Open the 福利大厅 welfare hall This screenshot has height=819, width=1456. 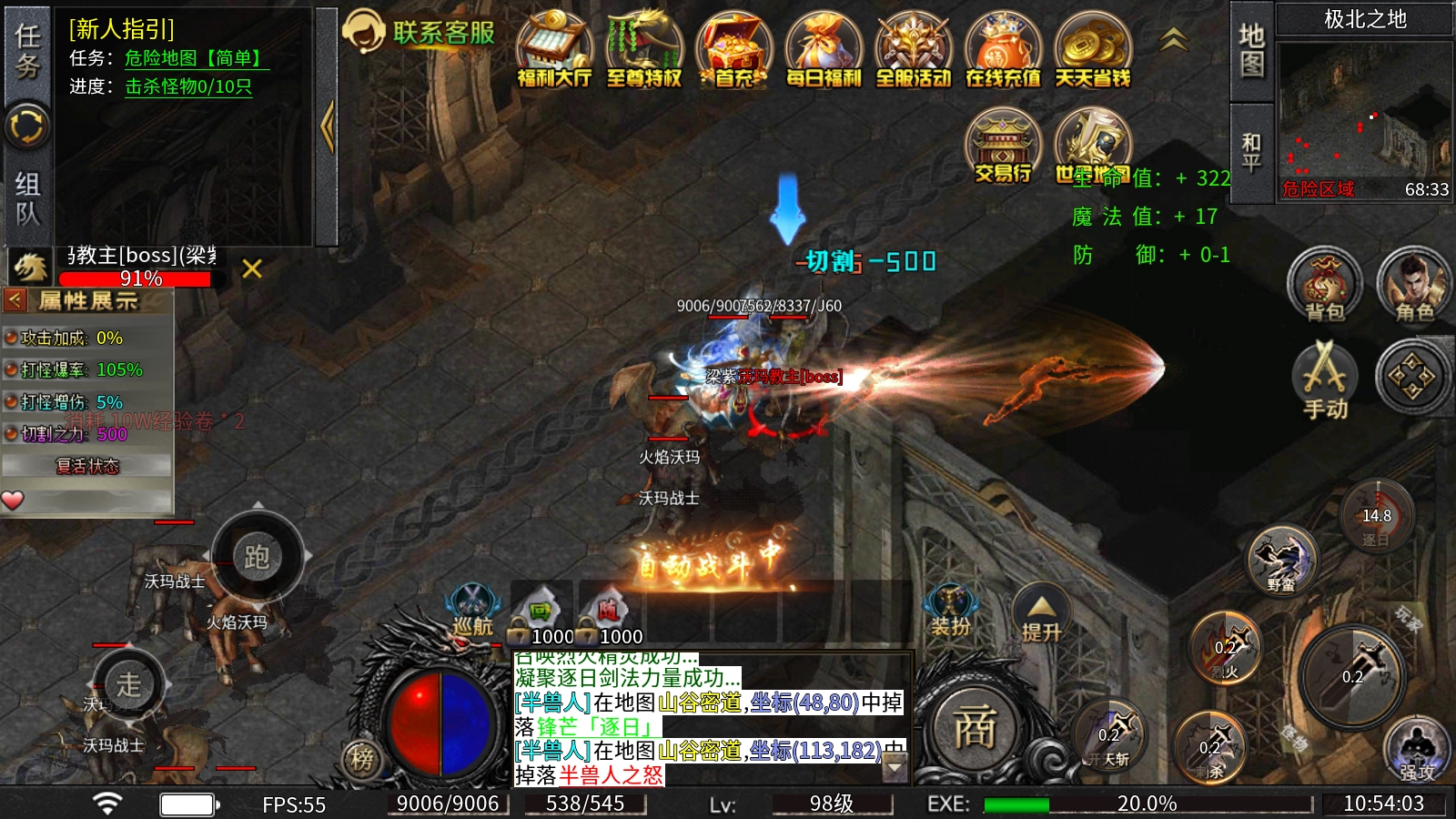coord(554,50)
